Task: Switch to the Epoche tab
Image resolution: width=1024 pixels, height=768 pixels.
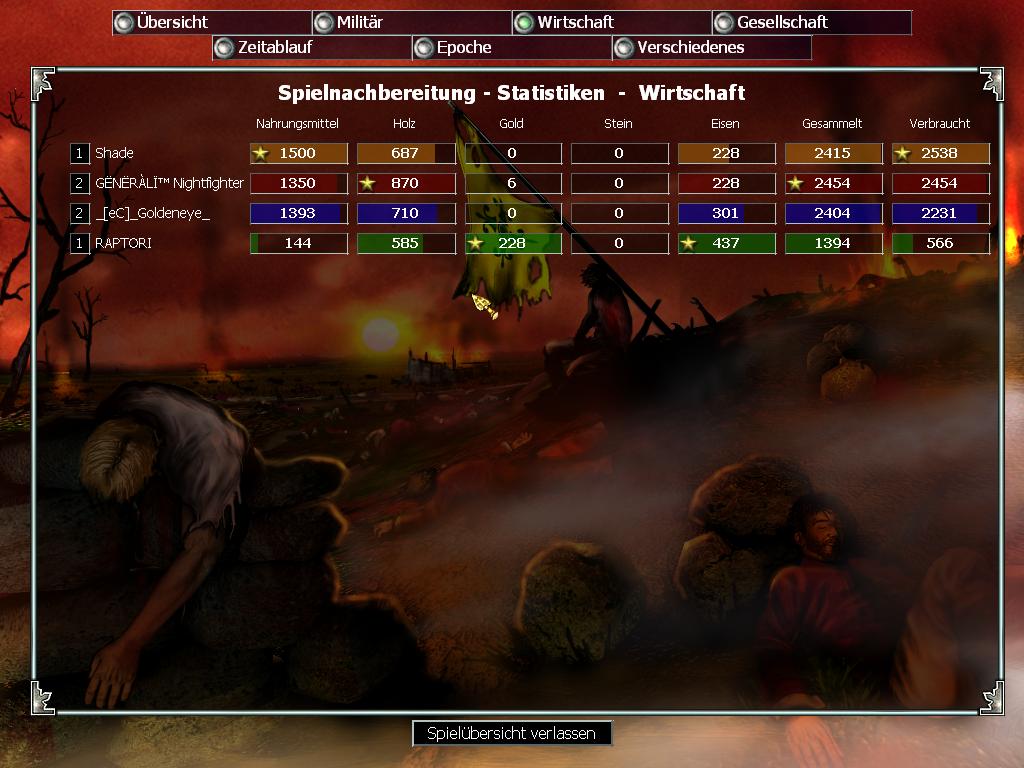Action: click(511, 47)
